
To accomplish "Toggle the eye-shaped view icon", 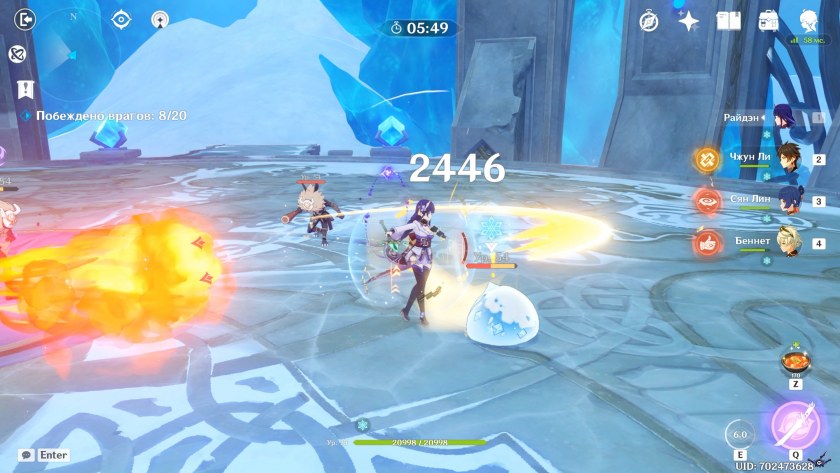I will tap(121, 19).
